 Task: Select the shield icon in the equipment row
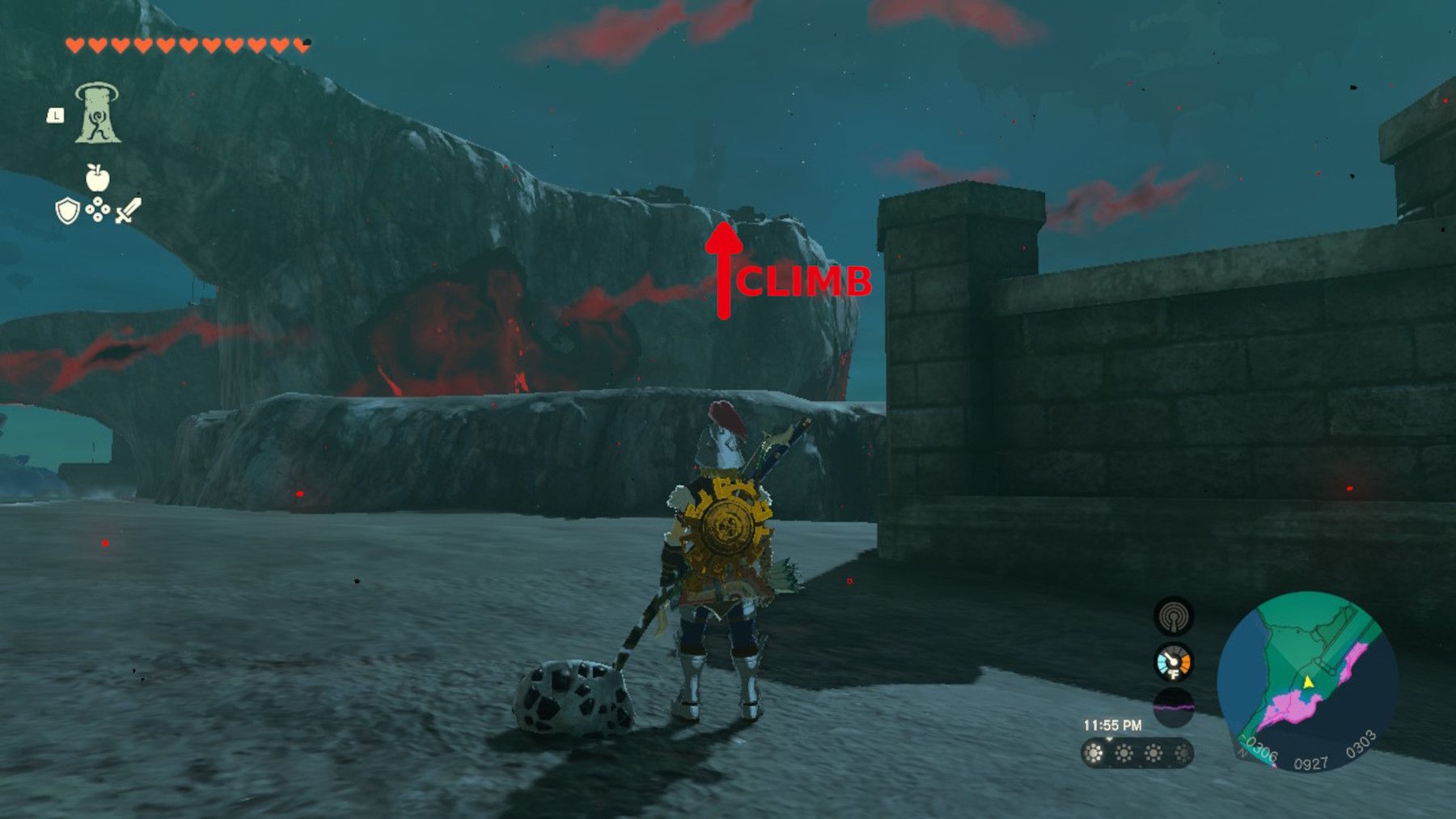[x=67, y=211]
